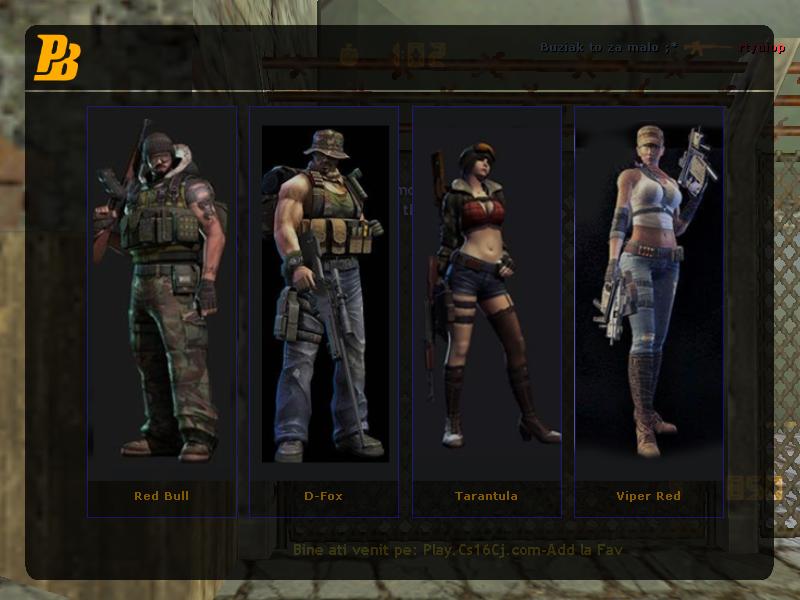800x600 pixels.
Task: Choose the D-Fox character card
Action: (x=324, y=310)
